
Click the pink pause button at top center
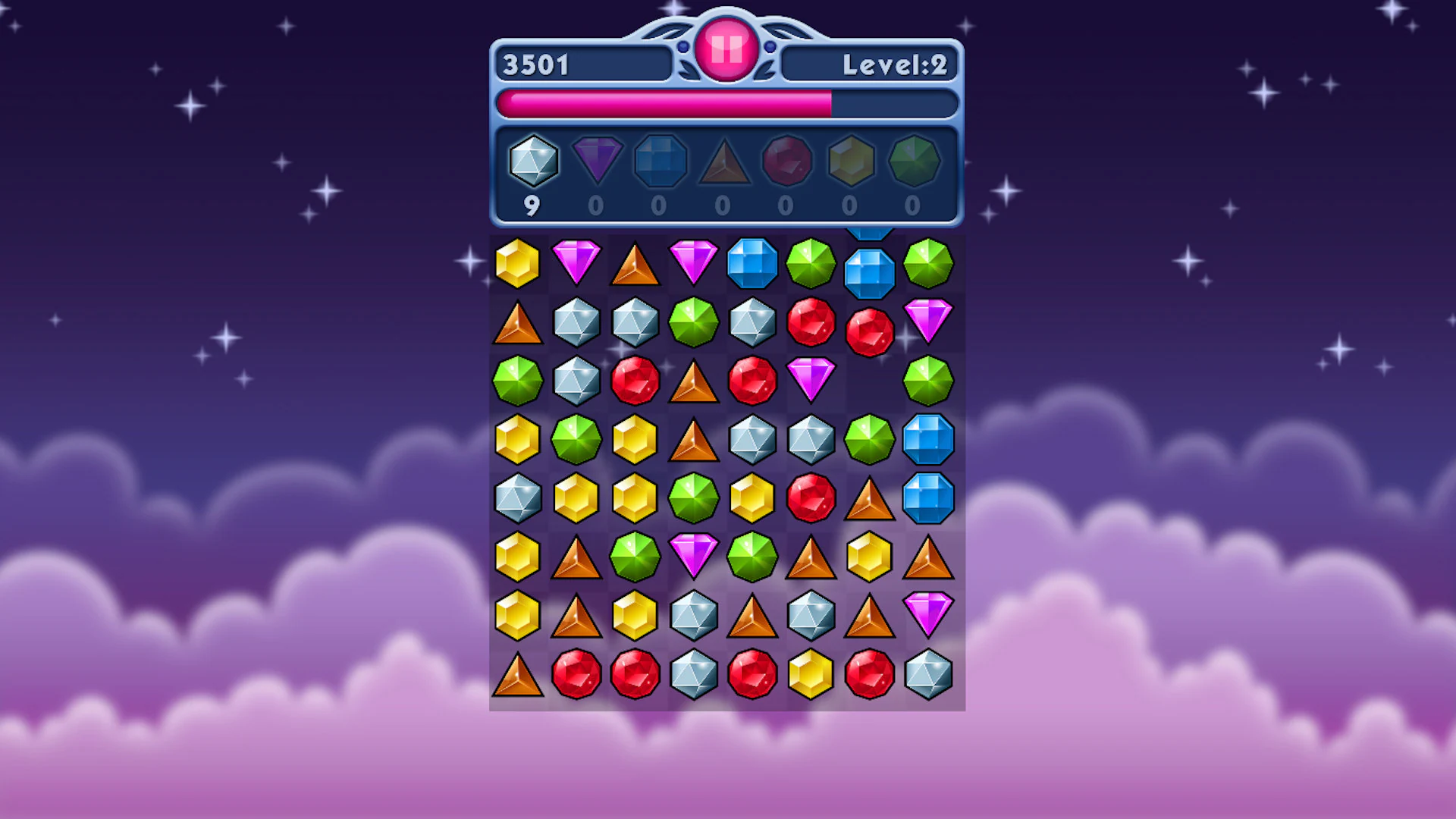726,48
